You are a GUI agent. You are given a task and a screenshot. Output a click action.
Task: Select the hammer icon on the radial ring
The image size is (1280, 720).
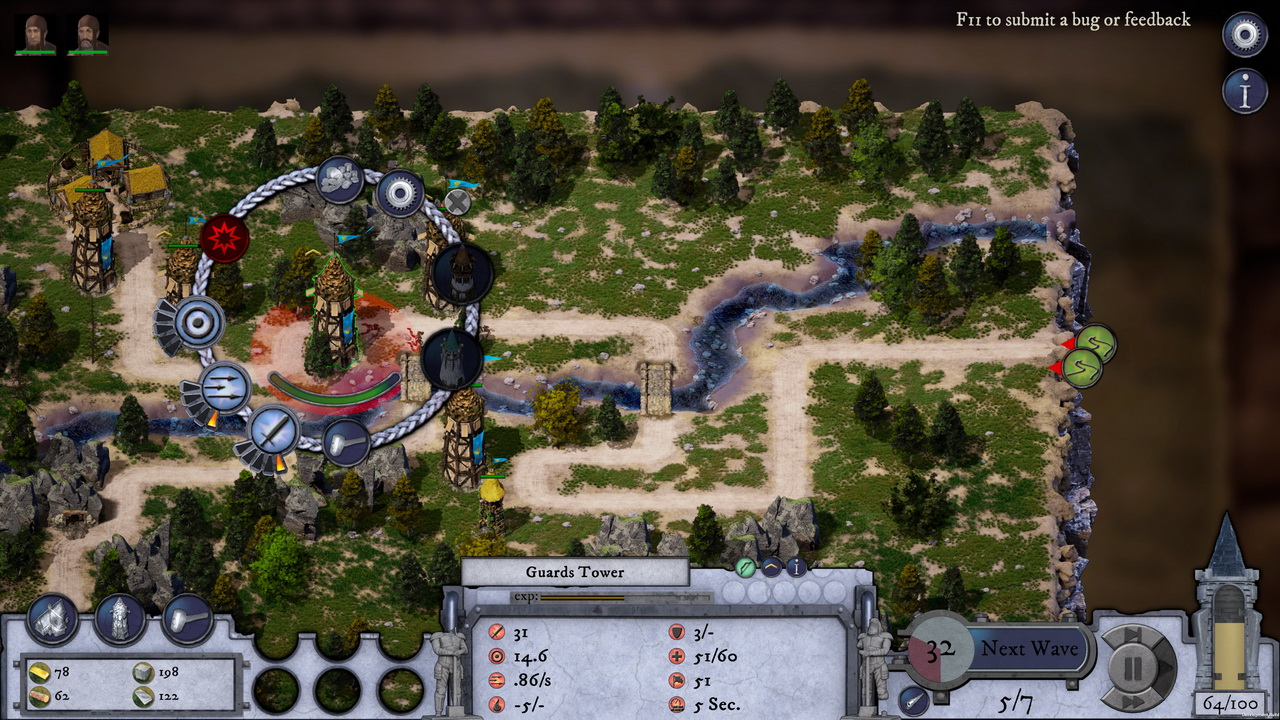point(346,441)
